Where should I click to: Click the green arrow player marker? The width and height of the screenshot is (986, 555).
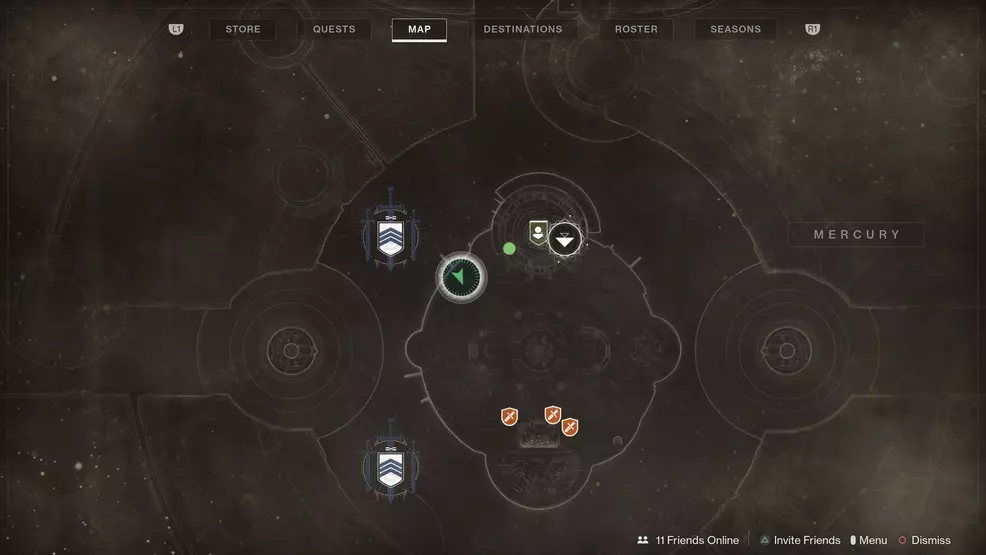(461, 277)
